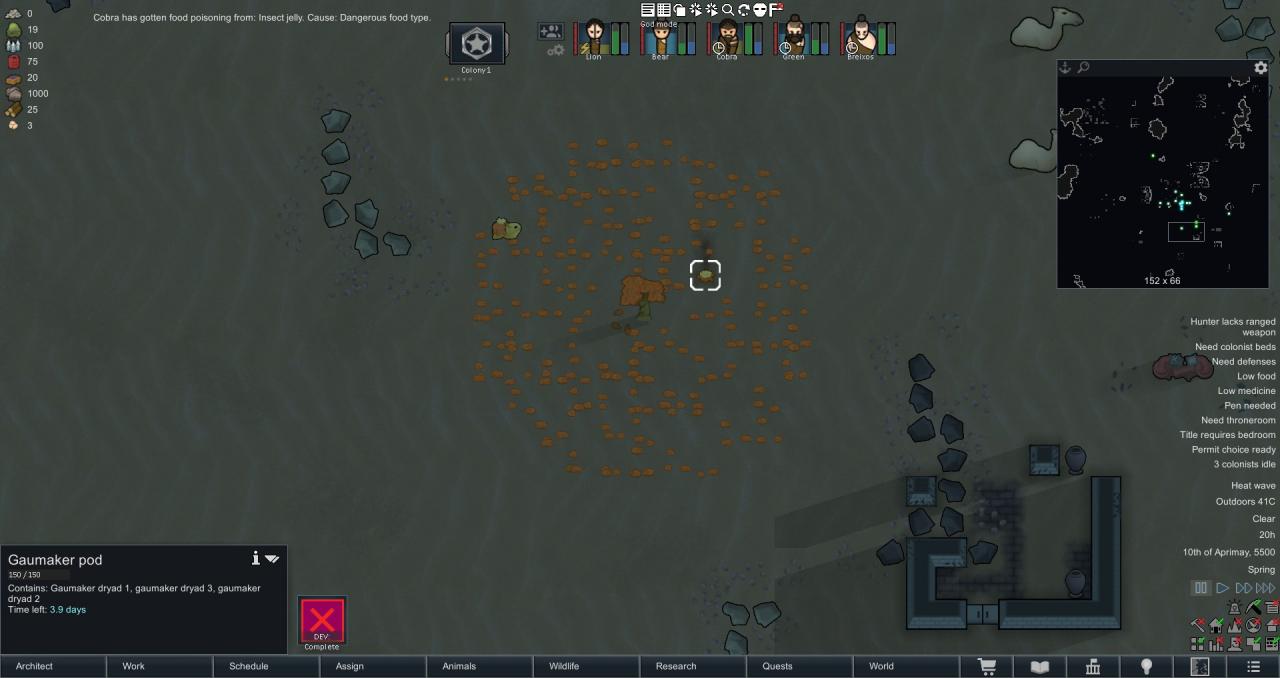Pause the game speed control
Image resolution: width=1280 pixels, height=678 pixels.
(x=1201, y=588)
